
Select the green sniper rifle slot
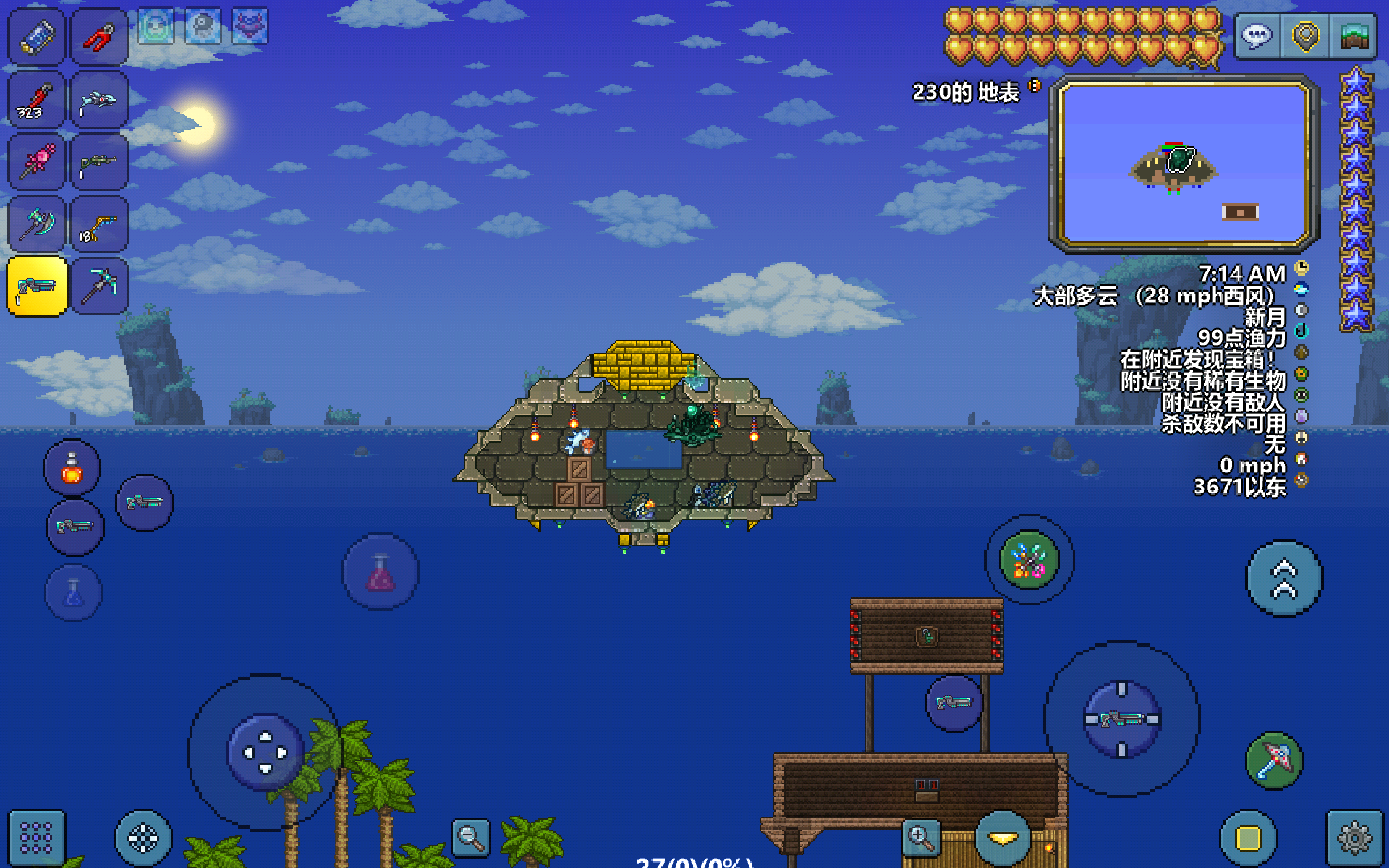(x=100, y=162)
